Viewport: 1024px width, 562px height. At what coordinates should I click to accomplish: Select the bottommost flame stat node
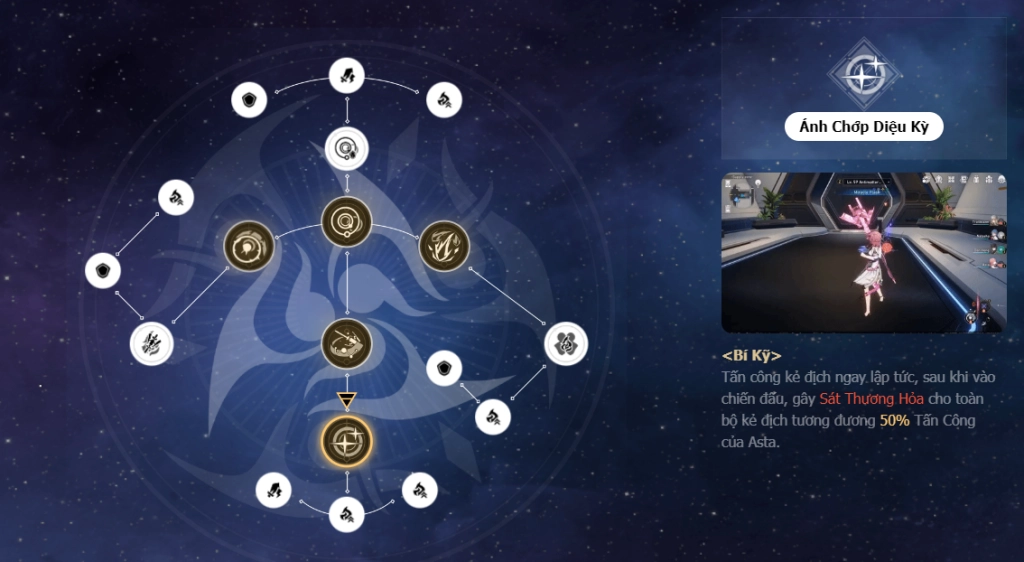[347, 515]
